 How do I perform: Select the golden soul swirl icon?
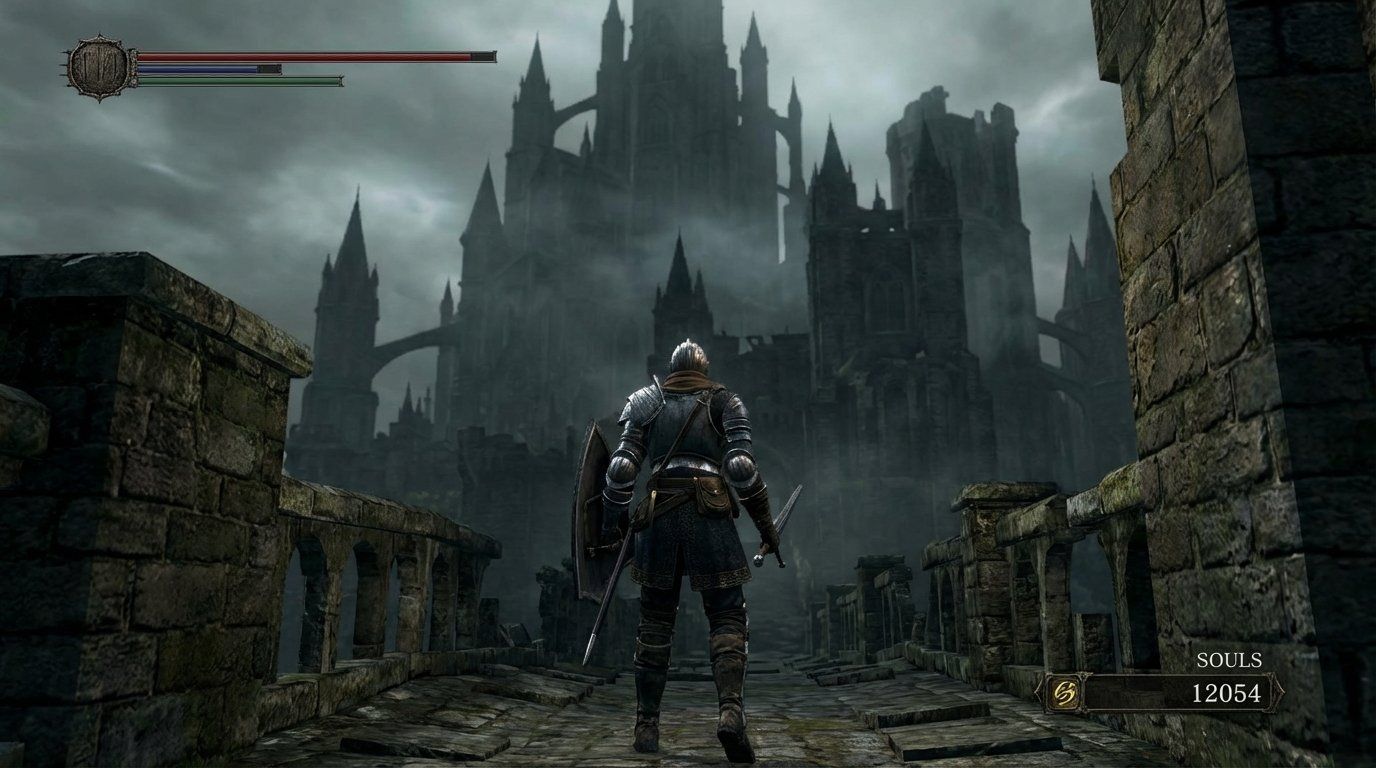1063,691
